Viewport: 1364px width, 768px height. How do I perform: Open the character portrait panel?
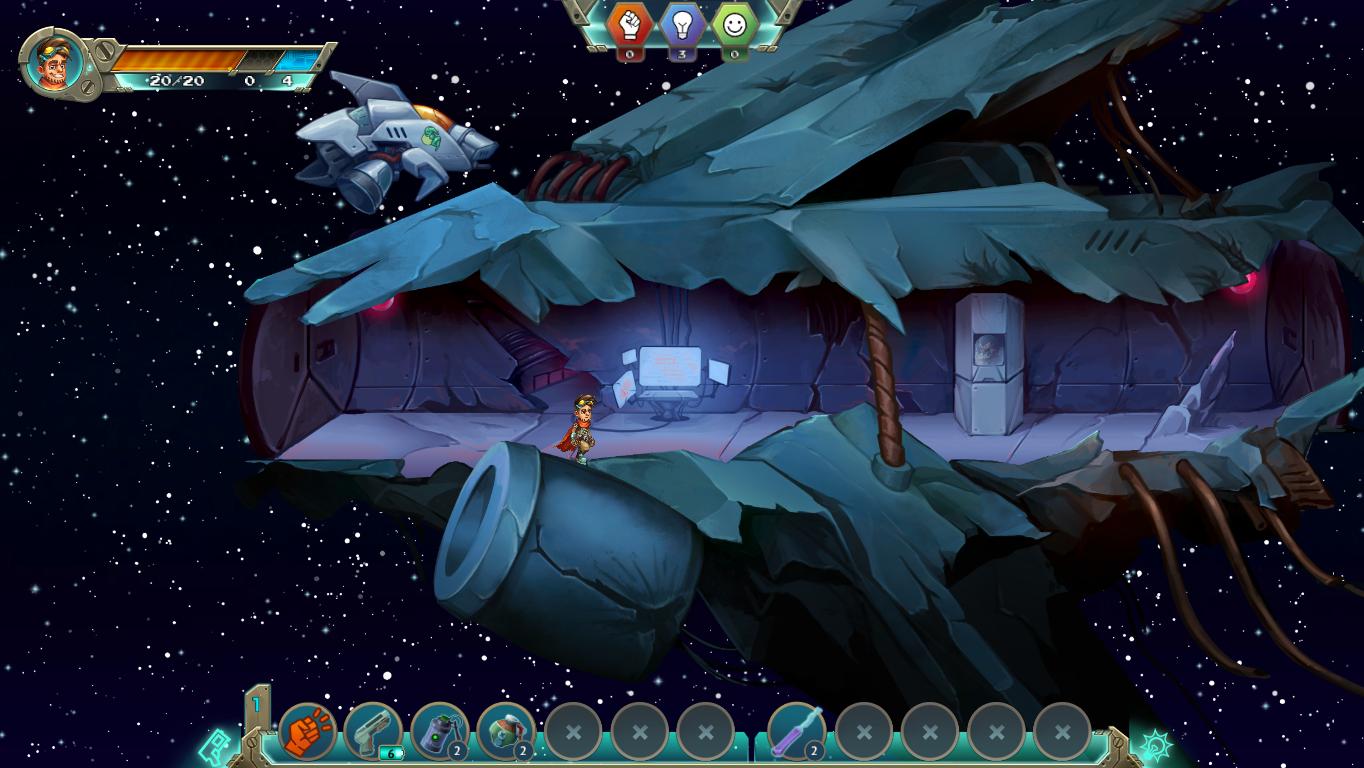point(53,63)
